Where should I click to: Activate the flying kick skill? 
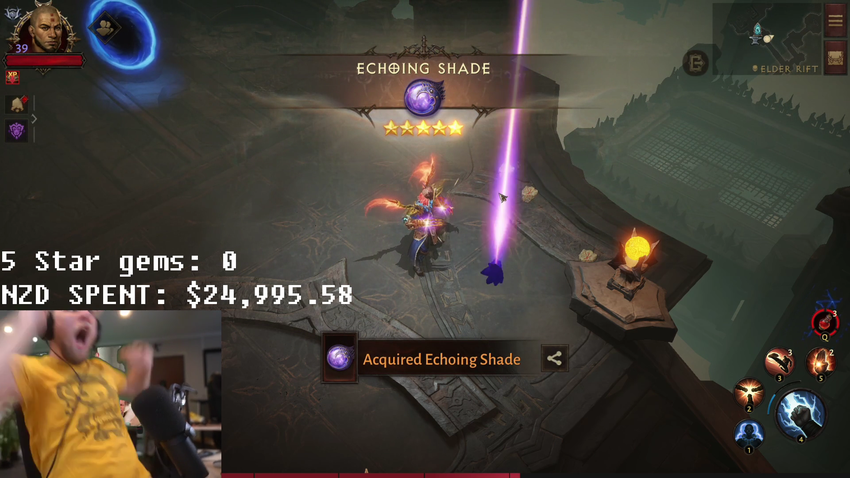(x=778, y=361)
